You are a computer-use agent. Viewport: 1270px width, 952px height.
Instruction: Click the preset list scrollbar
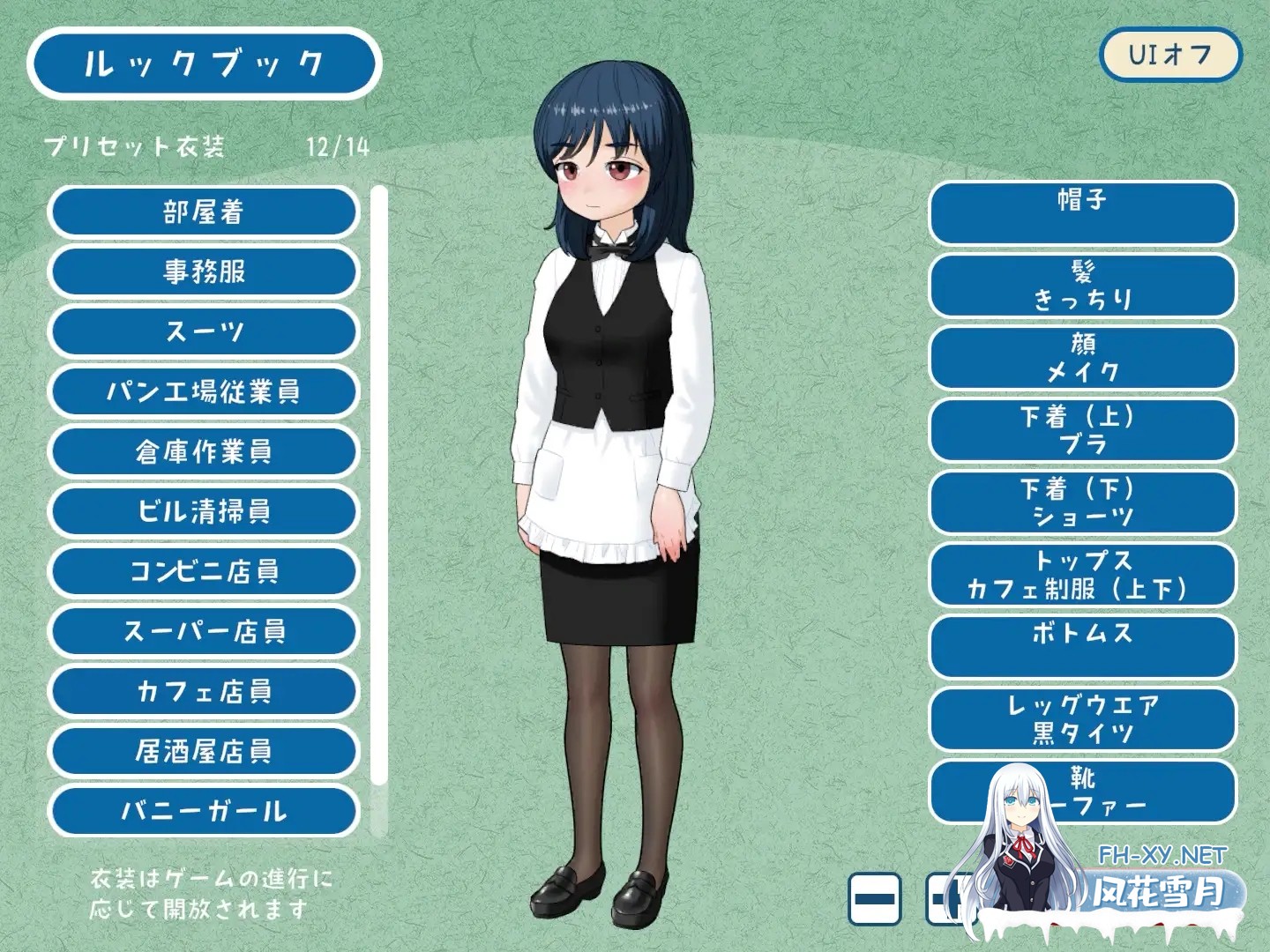click(379, 494)
